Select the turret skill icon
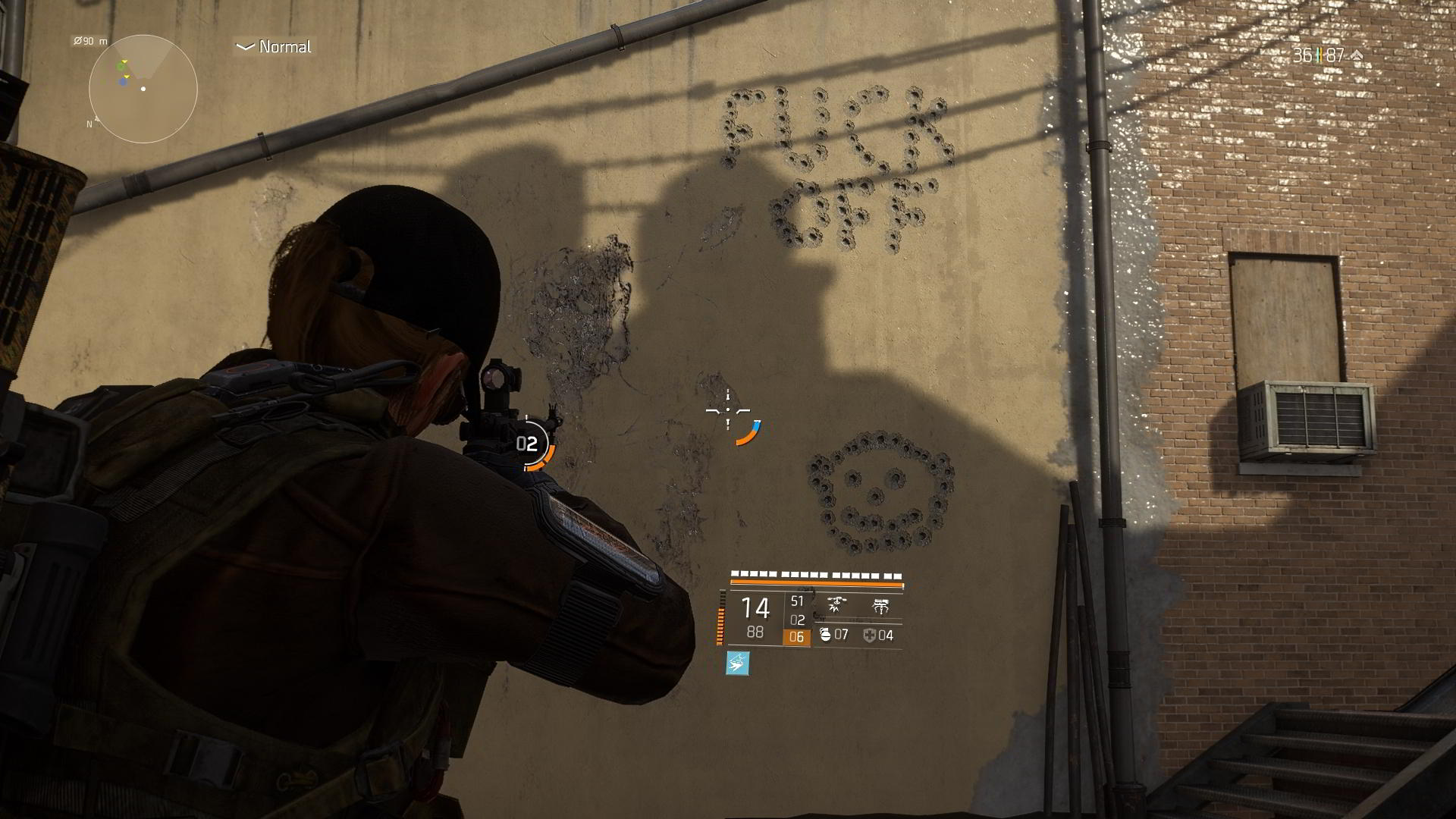1456x819 pixels. 882,605
